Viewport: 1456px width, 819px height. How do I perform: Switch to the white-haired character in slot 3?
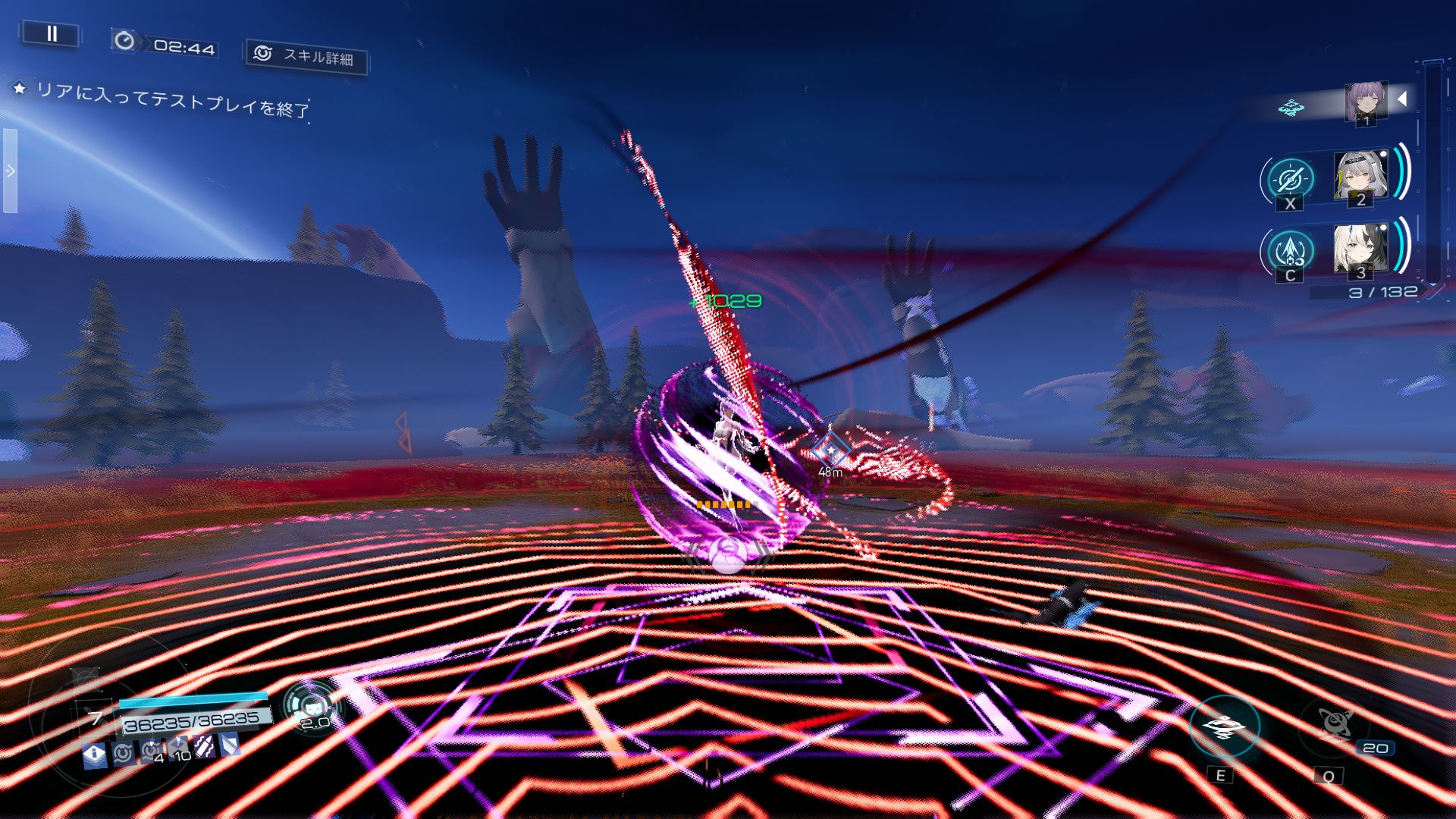1360,249
